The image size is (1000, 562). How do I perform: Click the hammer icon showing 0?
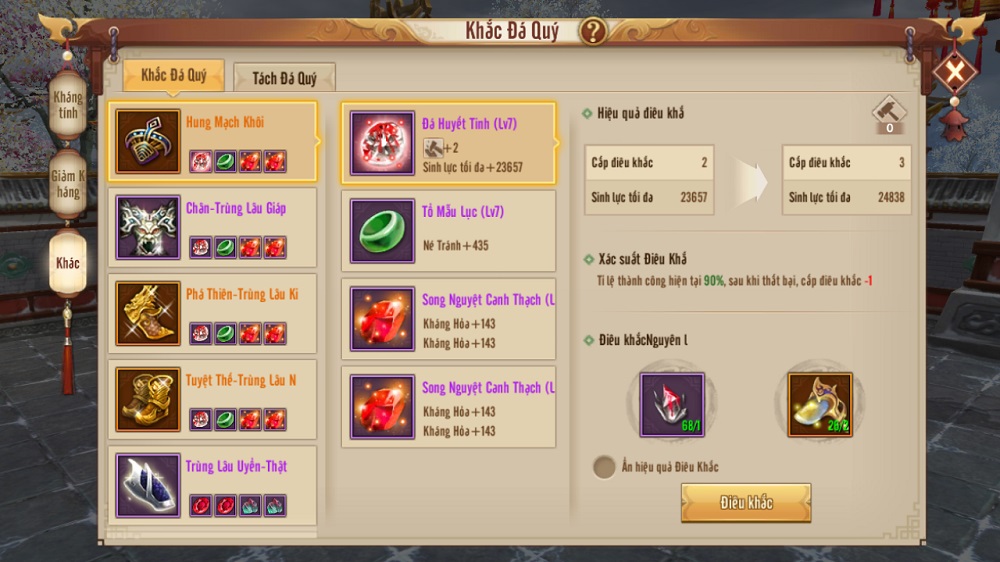tap(888, 113)
